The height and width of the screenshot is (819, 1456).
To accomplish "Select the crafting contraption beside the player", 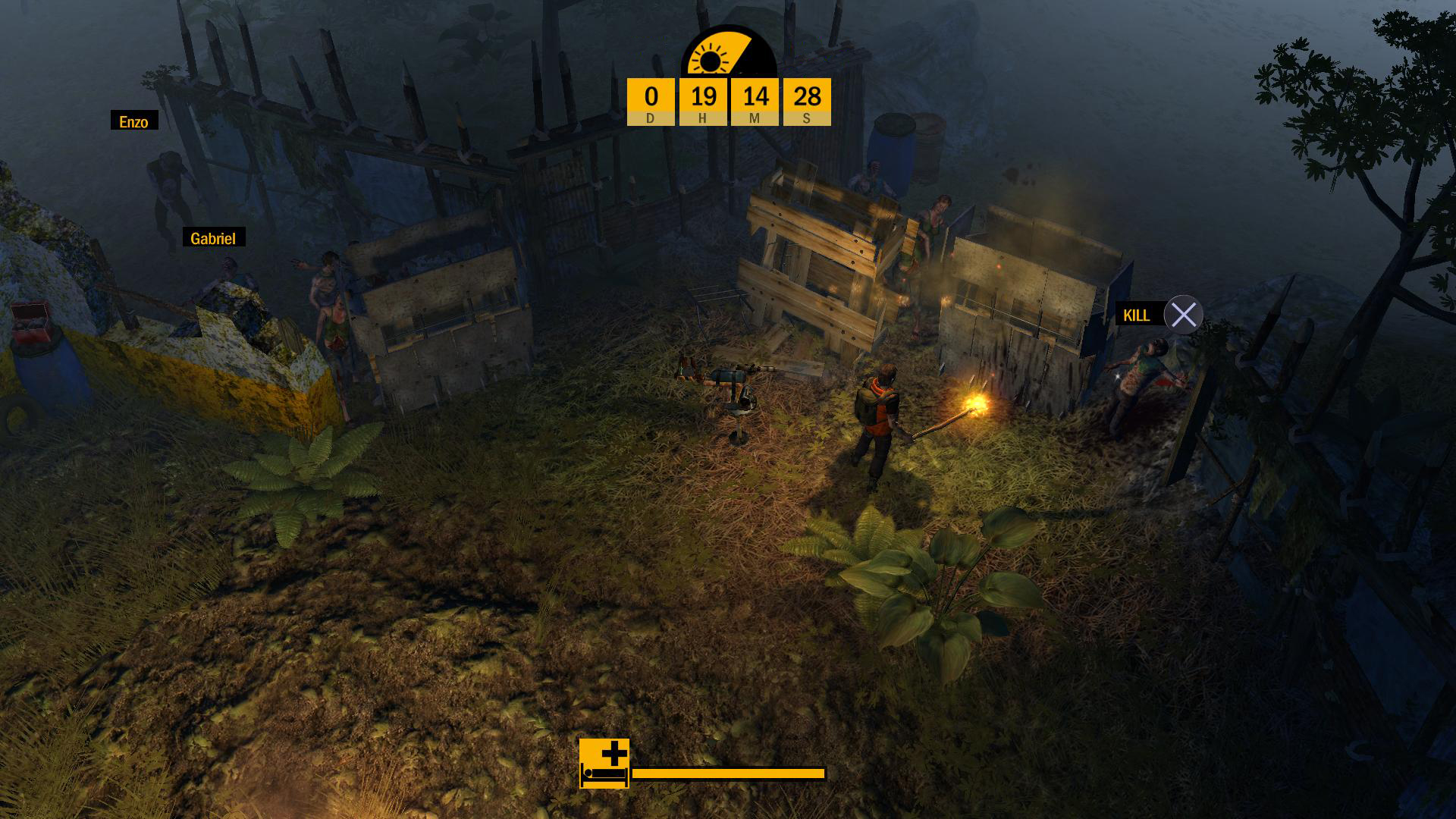I will 732,391.
